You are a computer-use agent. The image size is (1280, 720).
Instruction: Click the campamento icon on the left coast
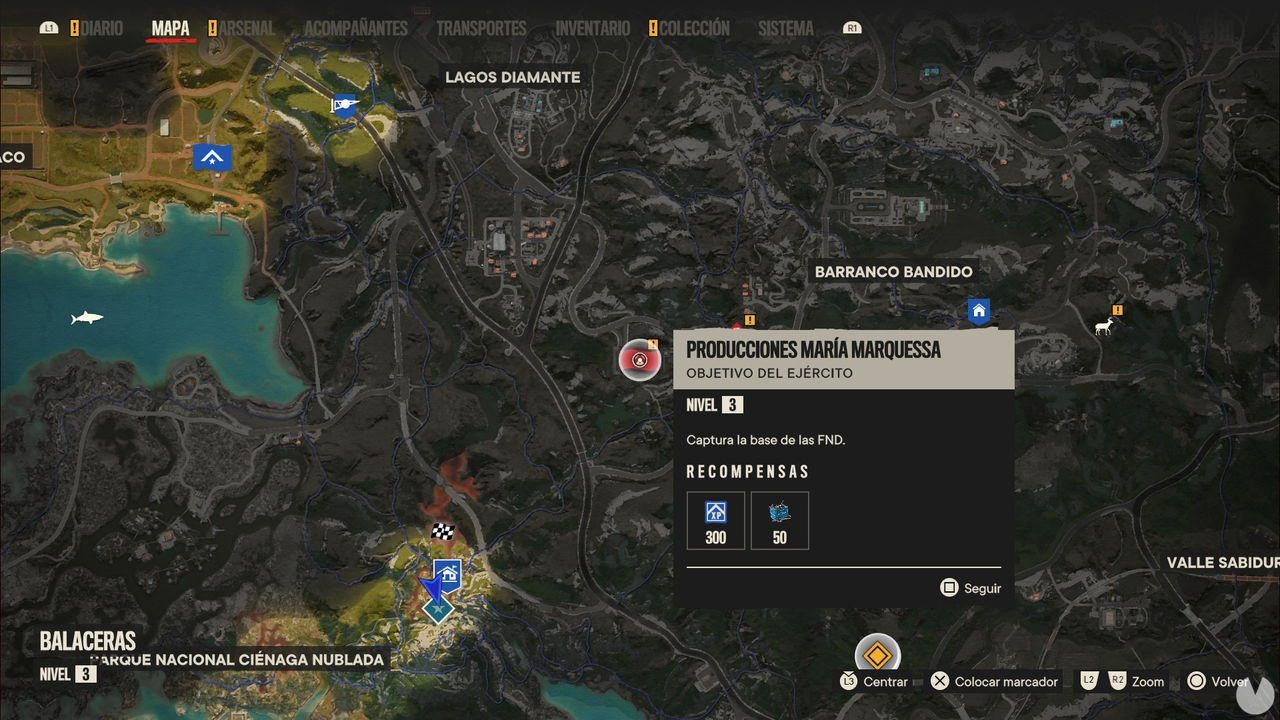[x=213, y=157]
